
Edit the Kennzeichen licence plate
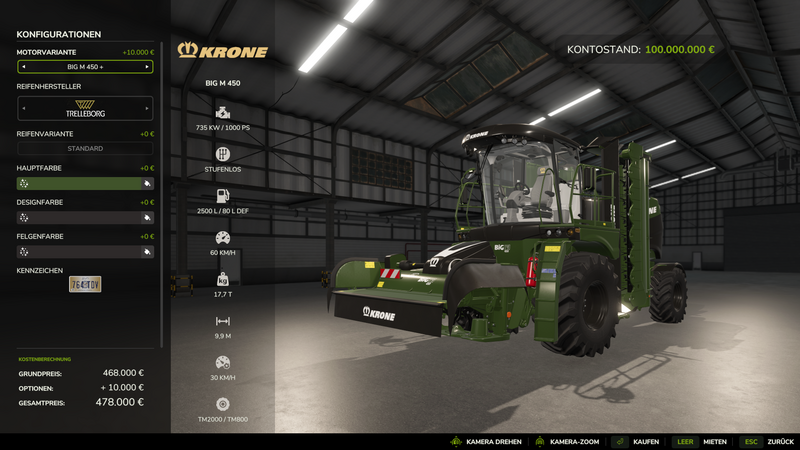[85, 284]
